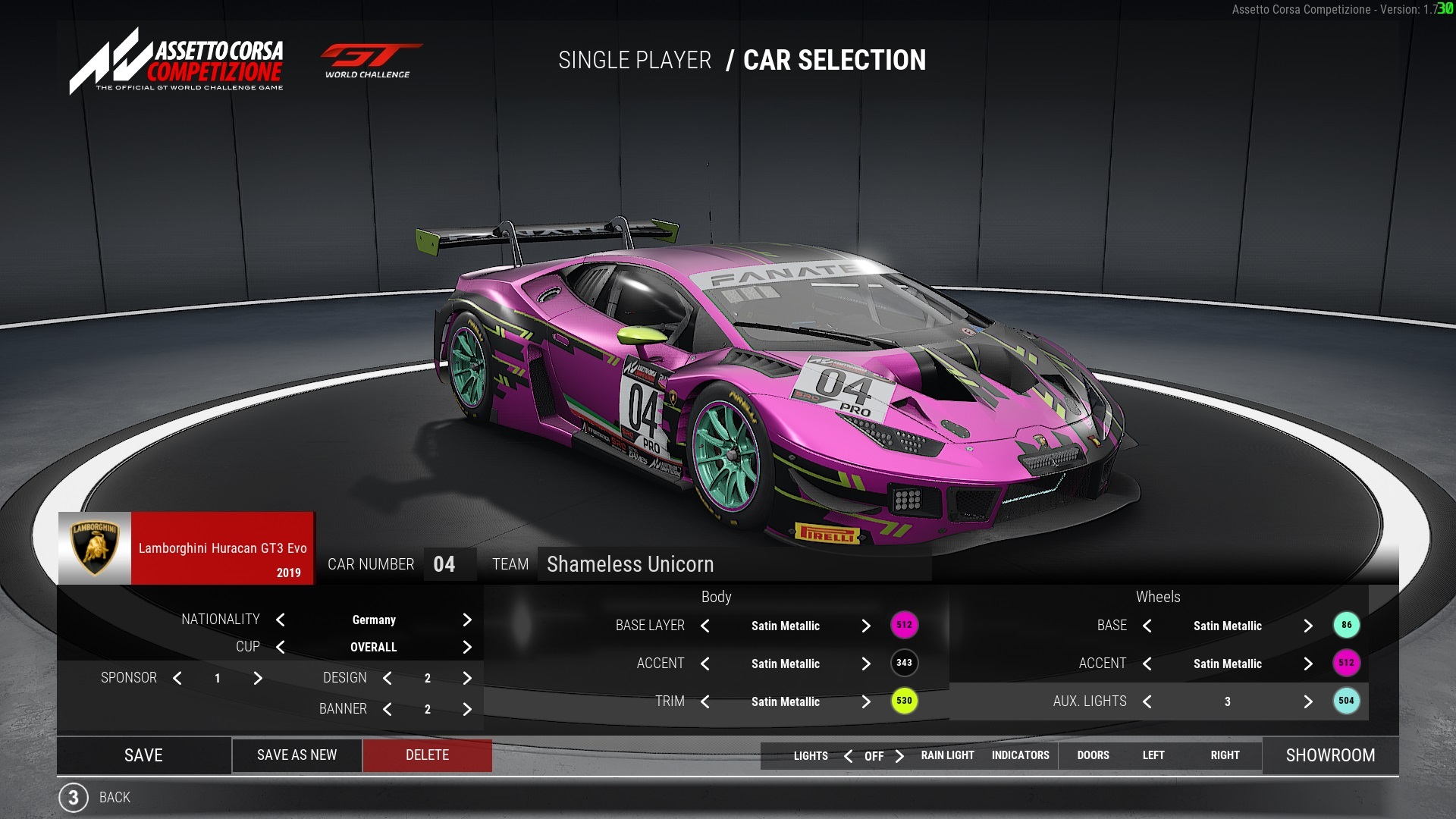Open the left door

[x=1153, y=756]
